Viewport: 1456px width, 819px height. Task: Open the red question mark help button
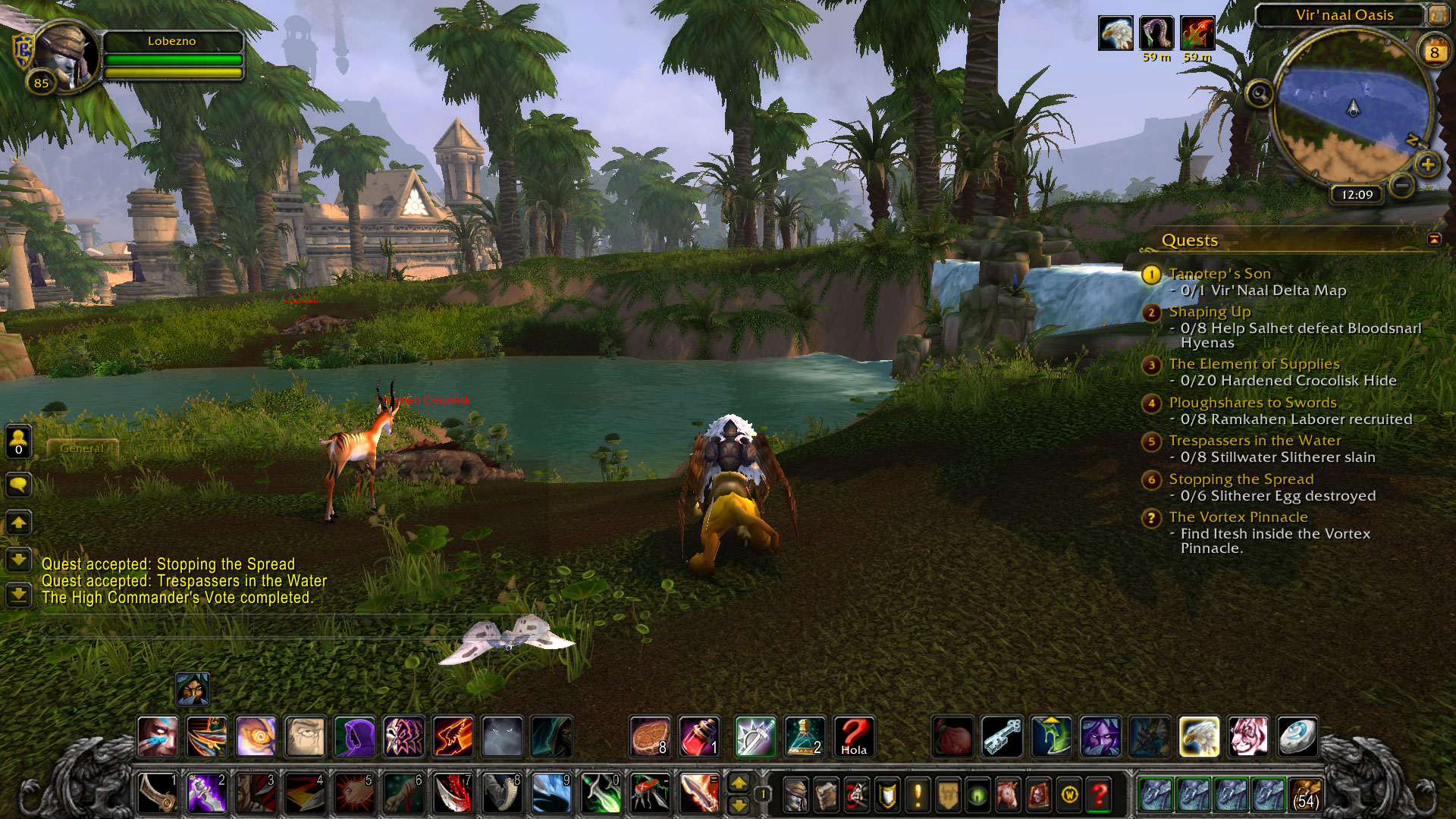(x=1100, y=795)
